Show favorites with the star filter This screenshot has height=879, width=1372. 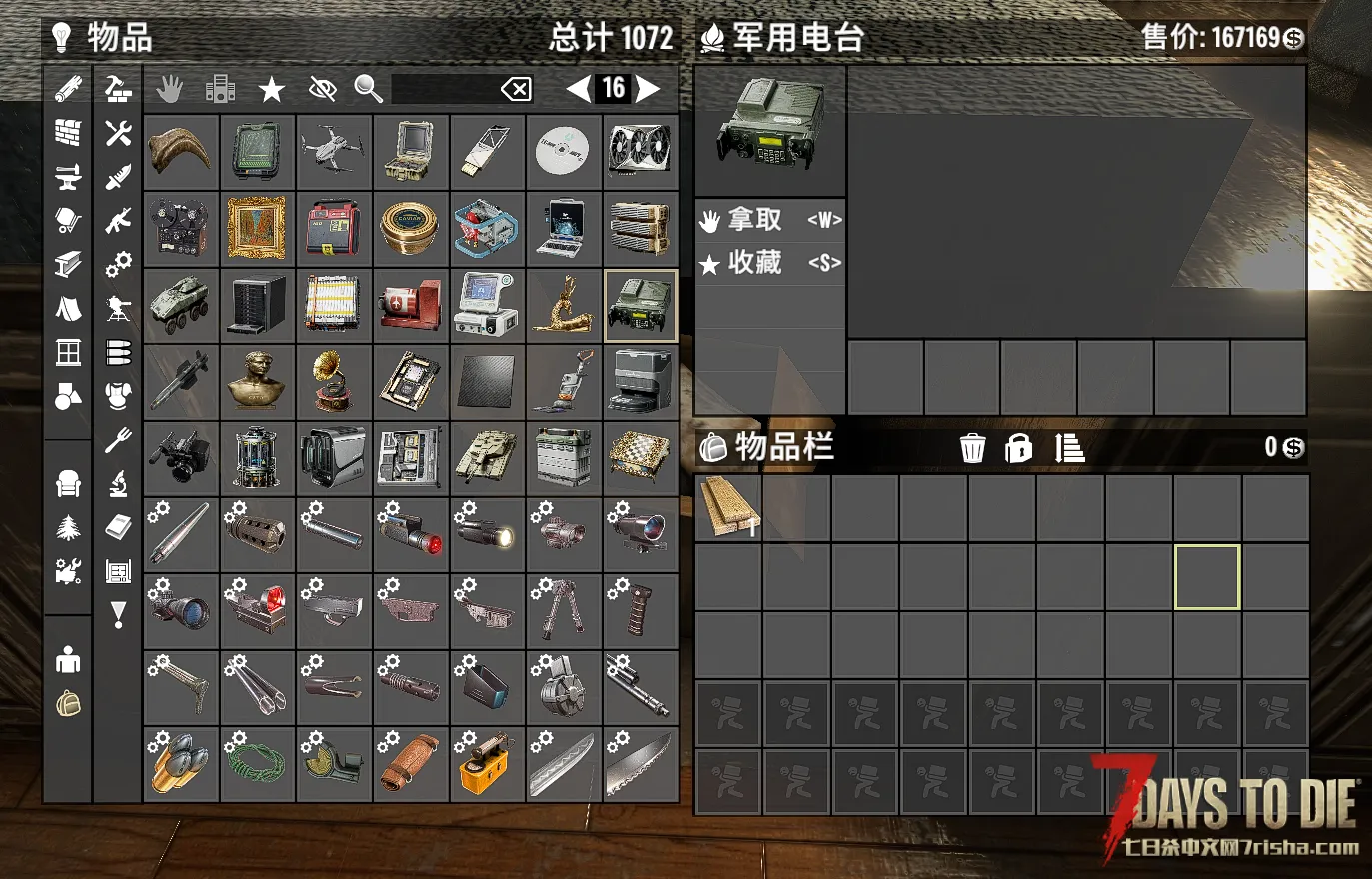[x=271, y=90]
